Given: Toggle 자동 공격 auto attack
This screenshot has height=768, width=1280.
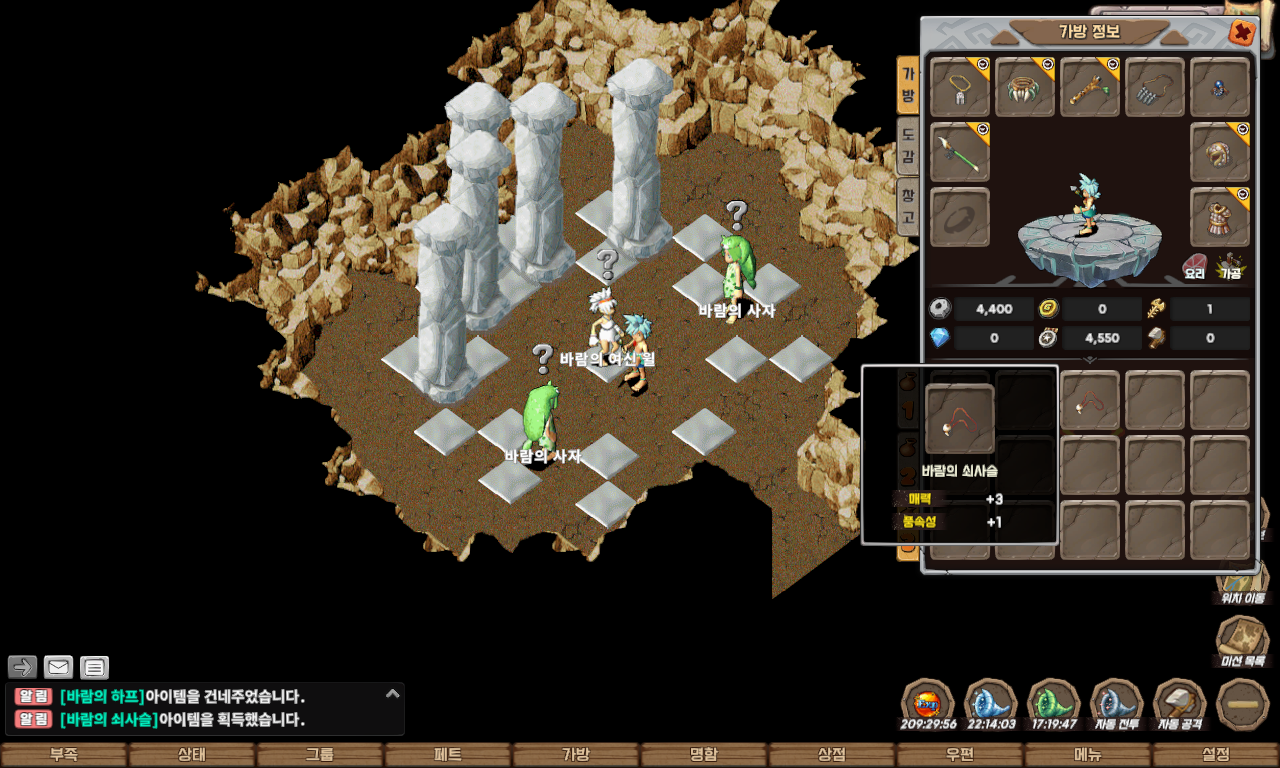Looking at the screenshot, I should [x=1180, y=703].
